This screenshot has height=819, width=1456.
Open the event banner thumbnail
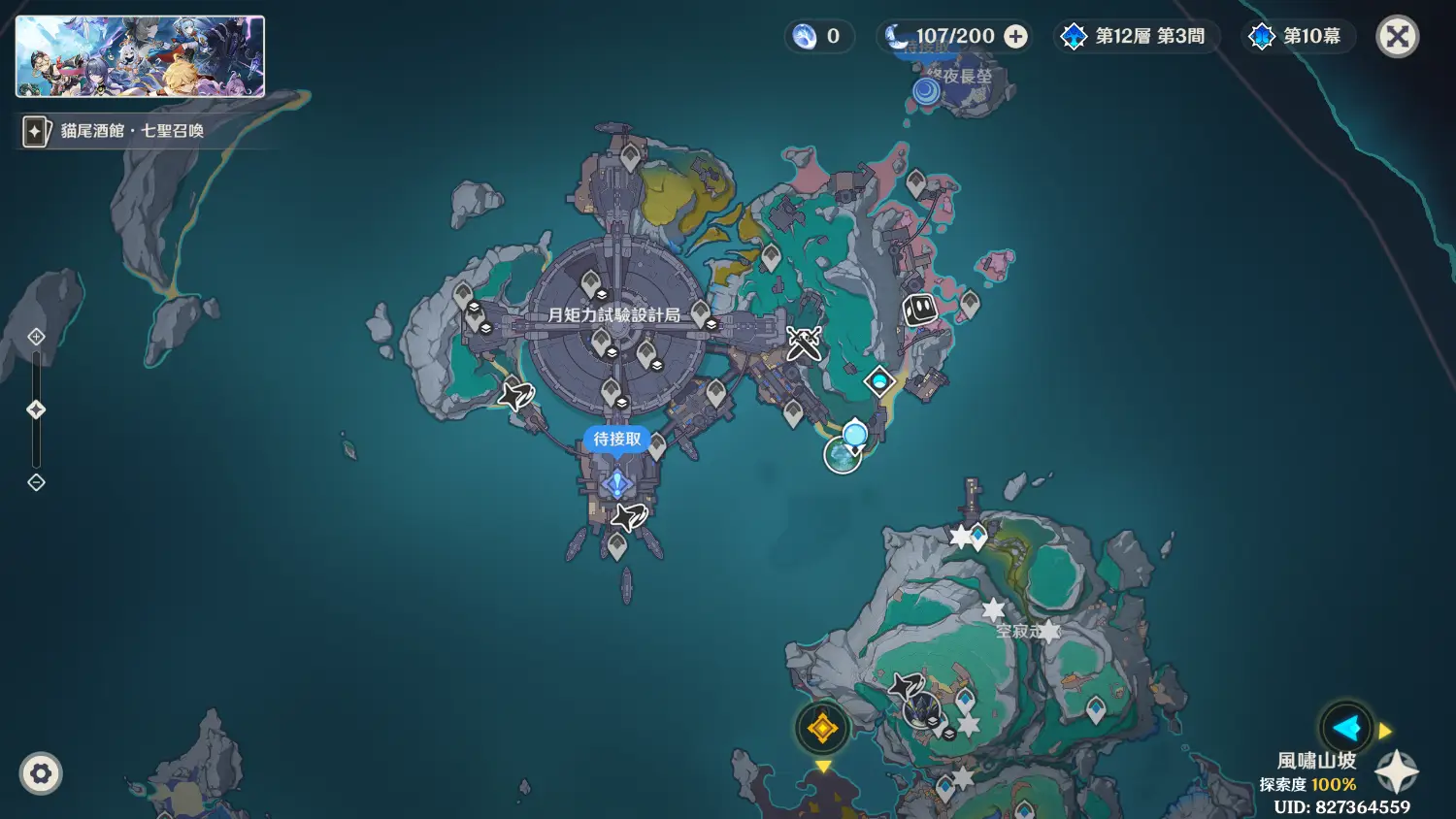pos(140,56)
